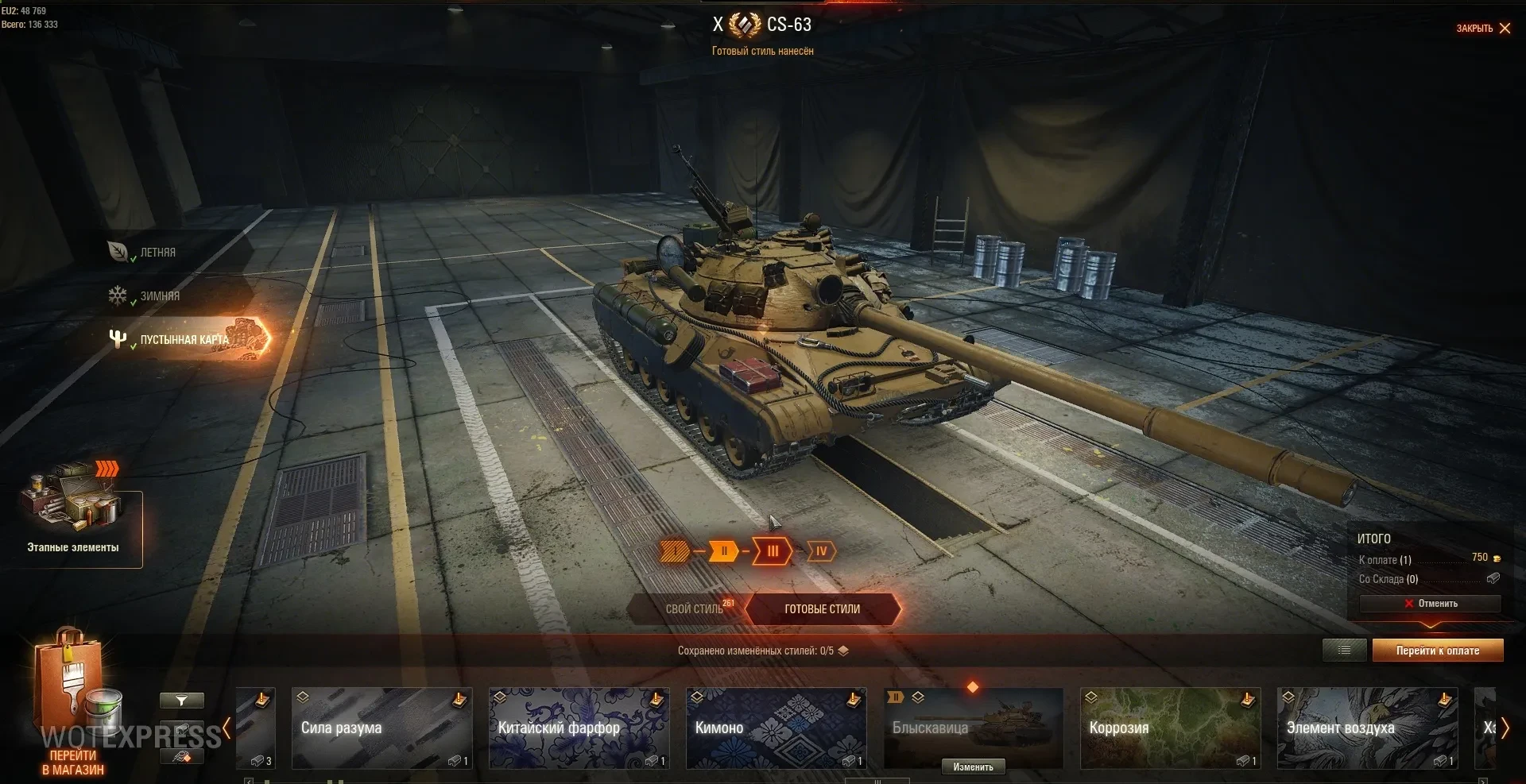Viewport: 1526px width, 784px height.
Task: Open the funnel filter for styles
Action: 181,701
